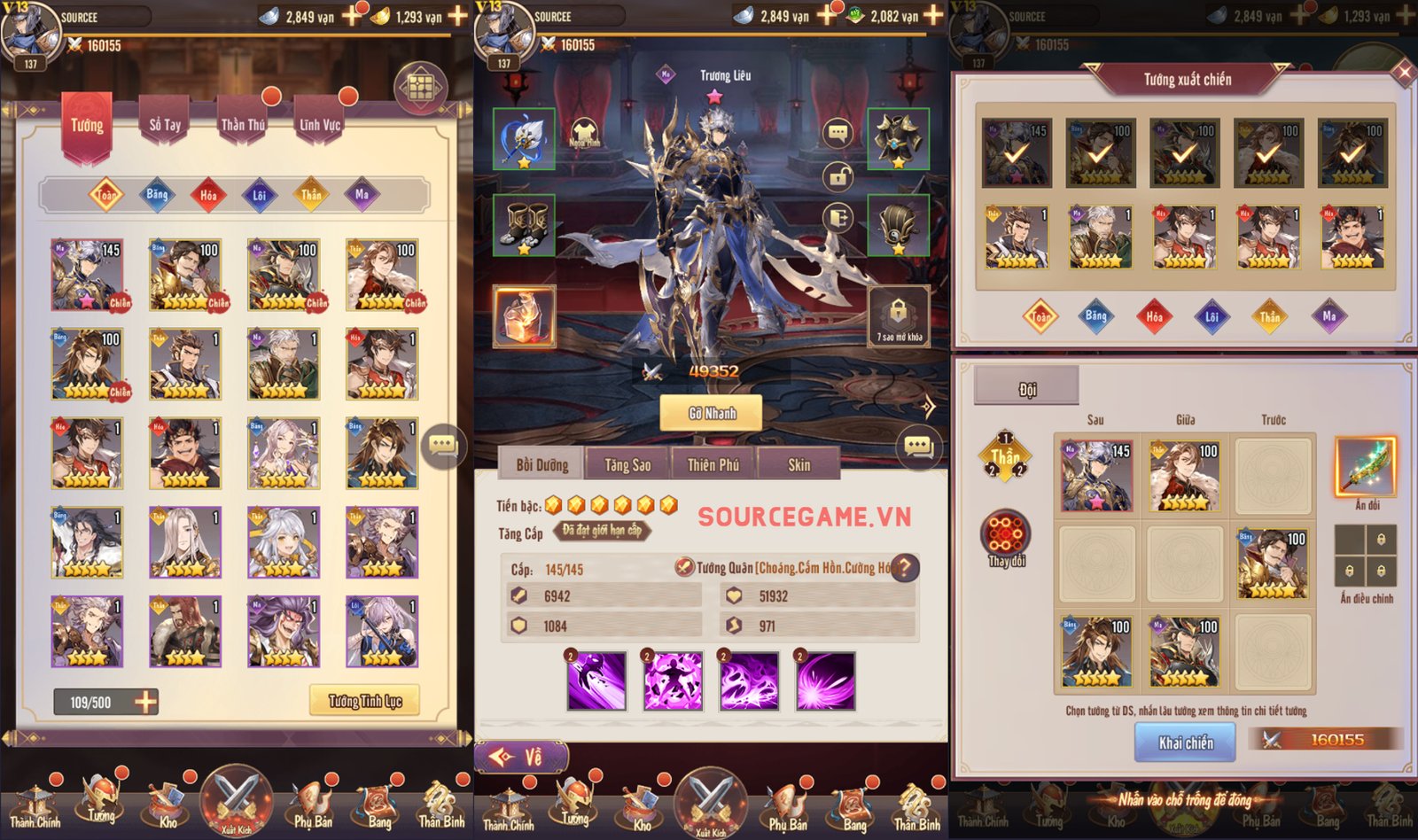Click Trương Liêu's helmet equipment slot
The width and height of the screenshot is (1418, 840).
pos(900,228)
